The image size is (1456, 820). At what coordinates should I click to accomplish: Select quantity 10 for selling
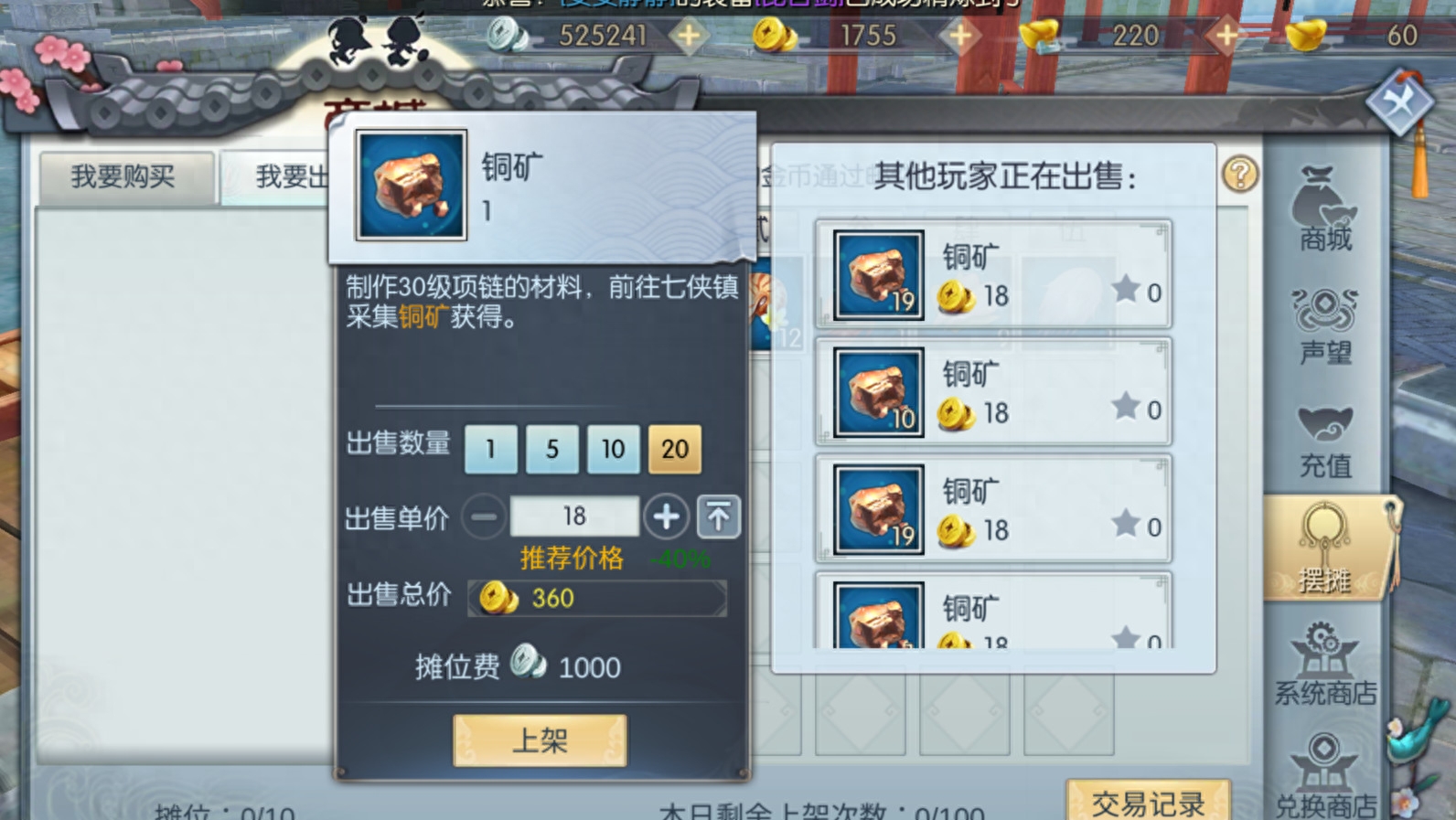pos(612,449)
